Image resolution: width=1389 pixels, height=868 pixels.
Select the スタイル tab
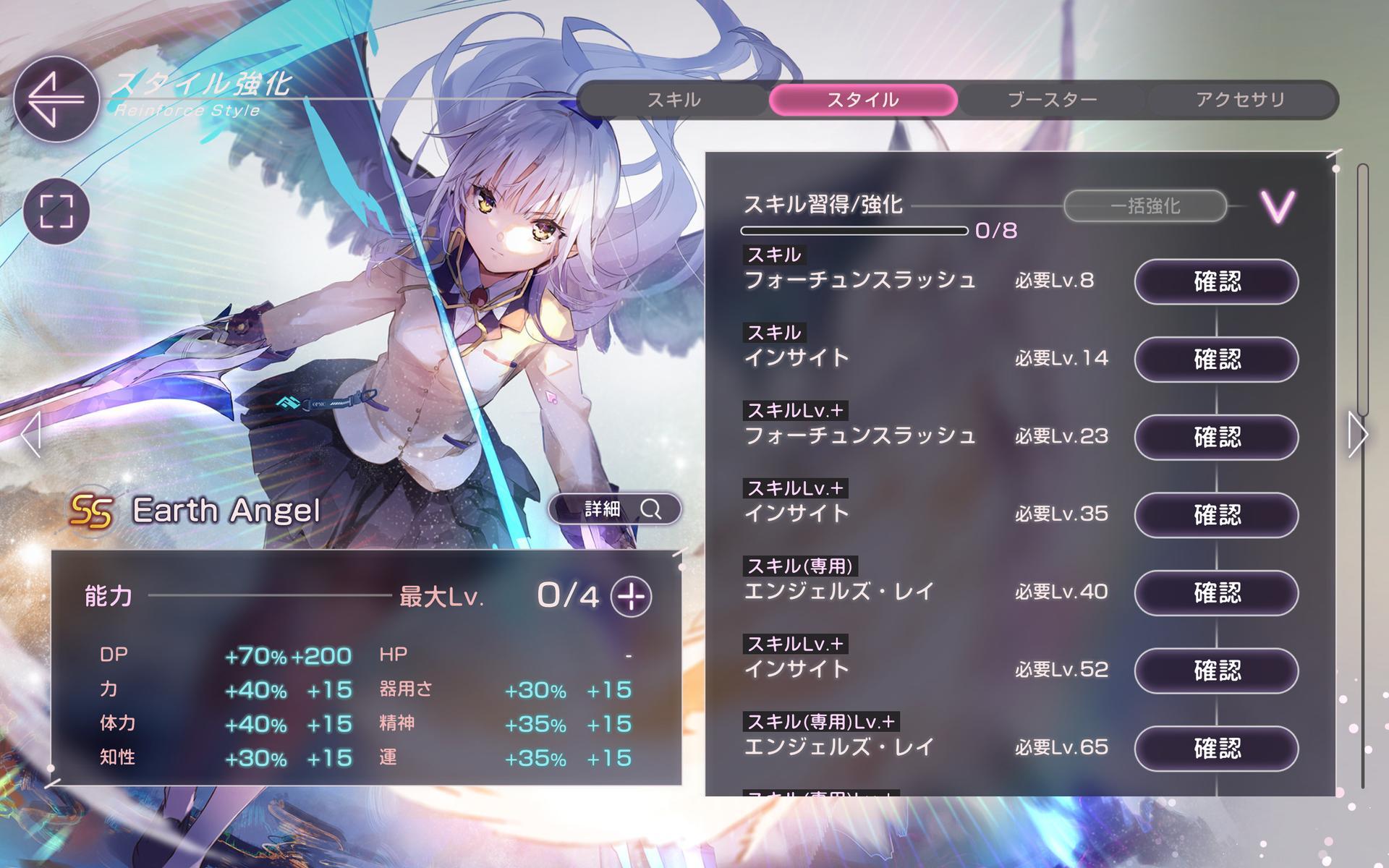(863, 100)
